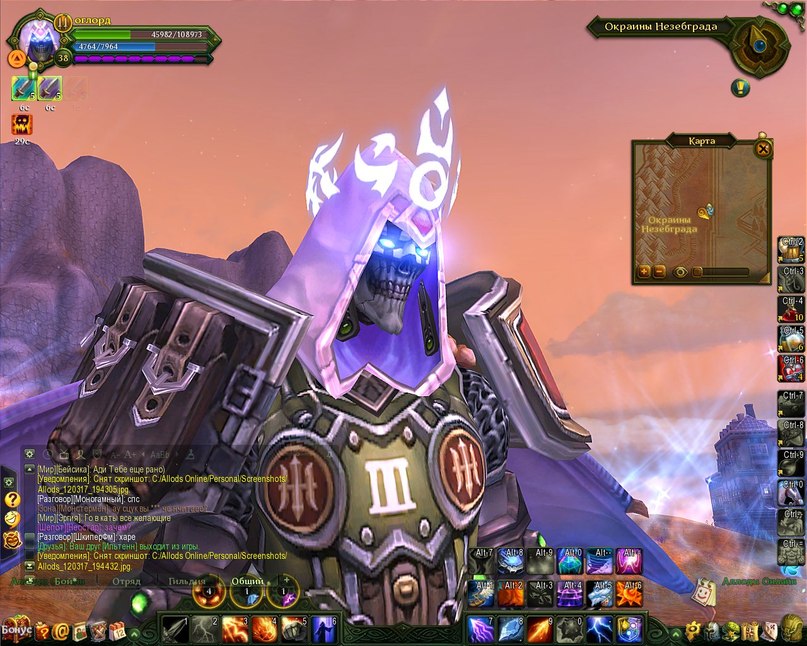Screen dimensions: 807x646
Task: Zoom in the map with plus button
Action: [644, 272]
